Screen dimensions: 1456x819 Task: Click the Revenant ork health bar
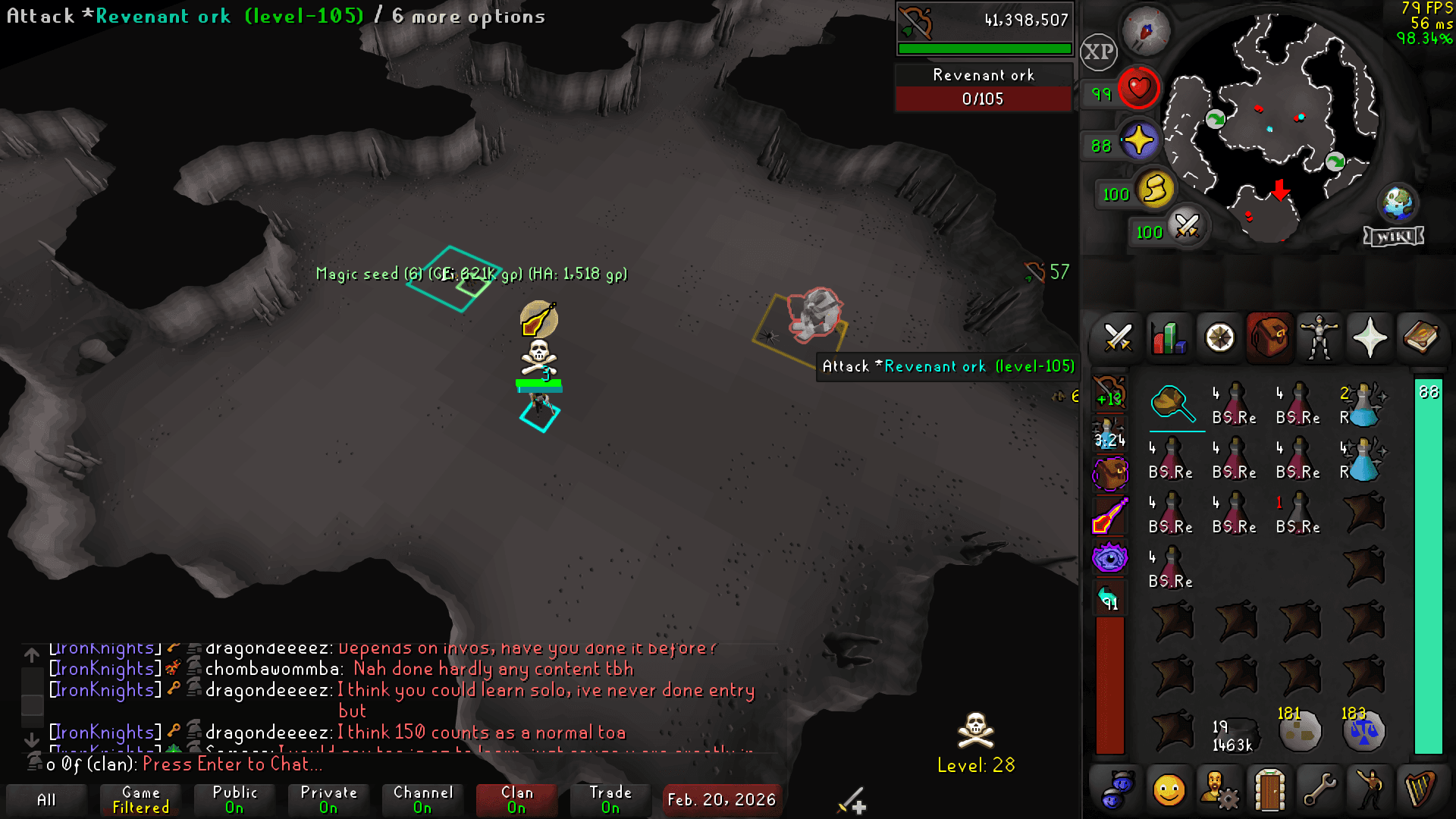984,99
